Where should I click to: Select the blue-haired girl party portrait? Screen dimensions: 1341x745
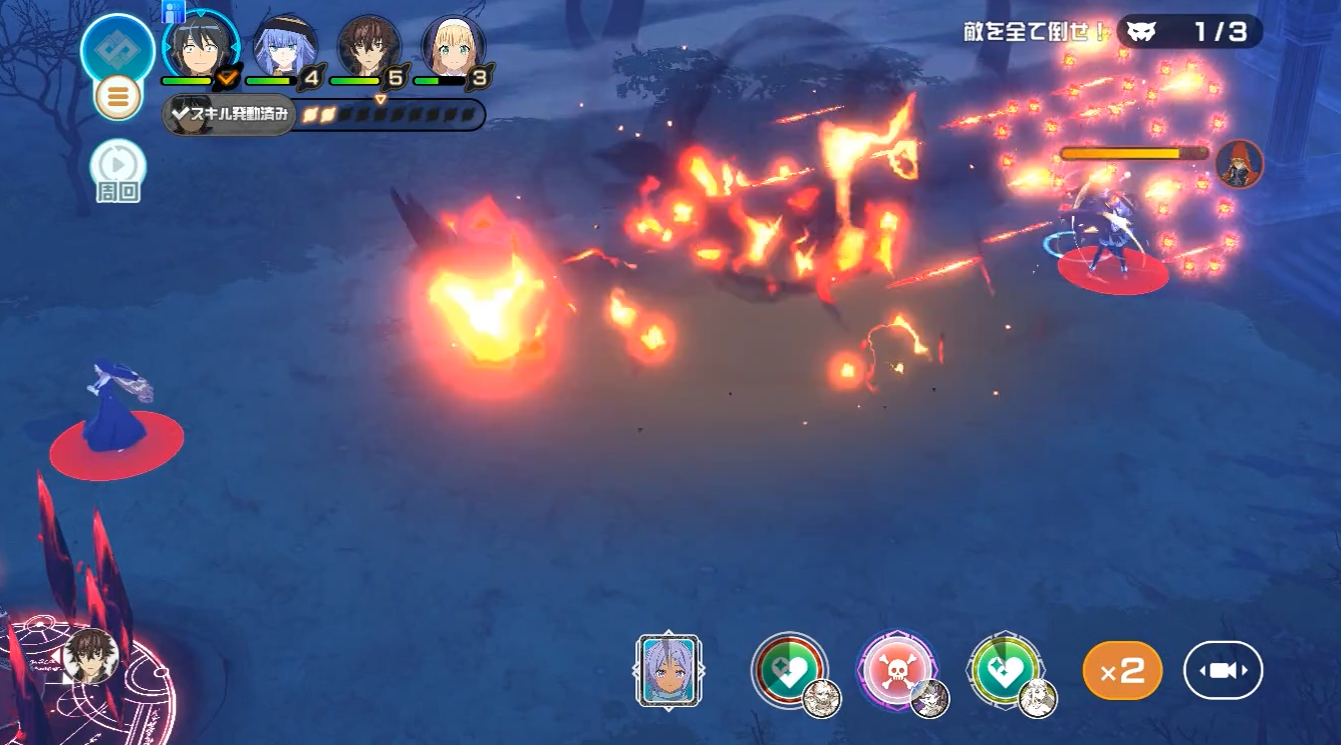tap(284, 47)
